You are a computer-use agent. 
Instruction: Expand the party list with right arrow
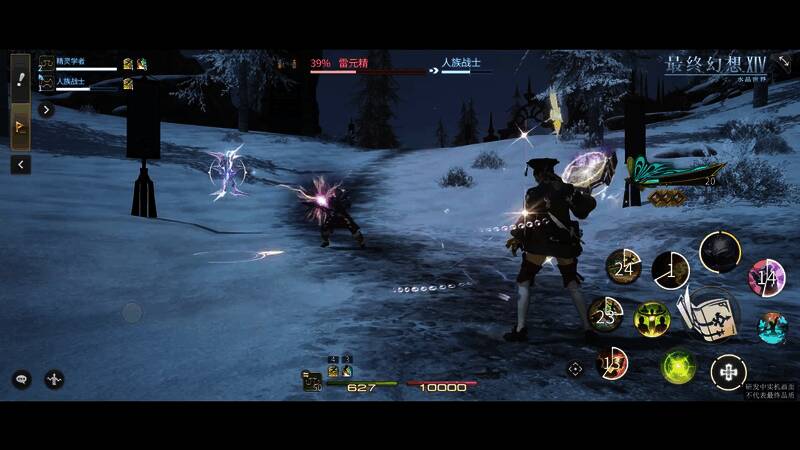click(x=46, y=110)
